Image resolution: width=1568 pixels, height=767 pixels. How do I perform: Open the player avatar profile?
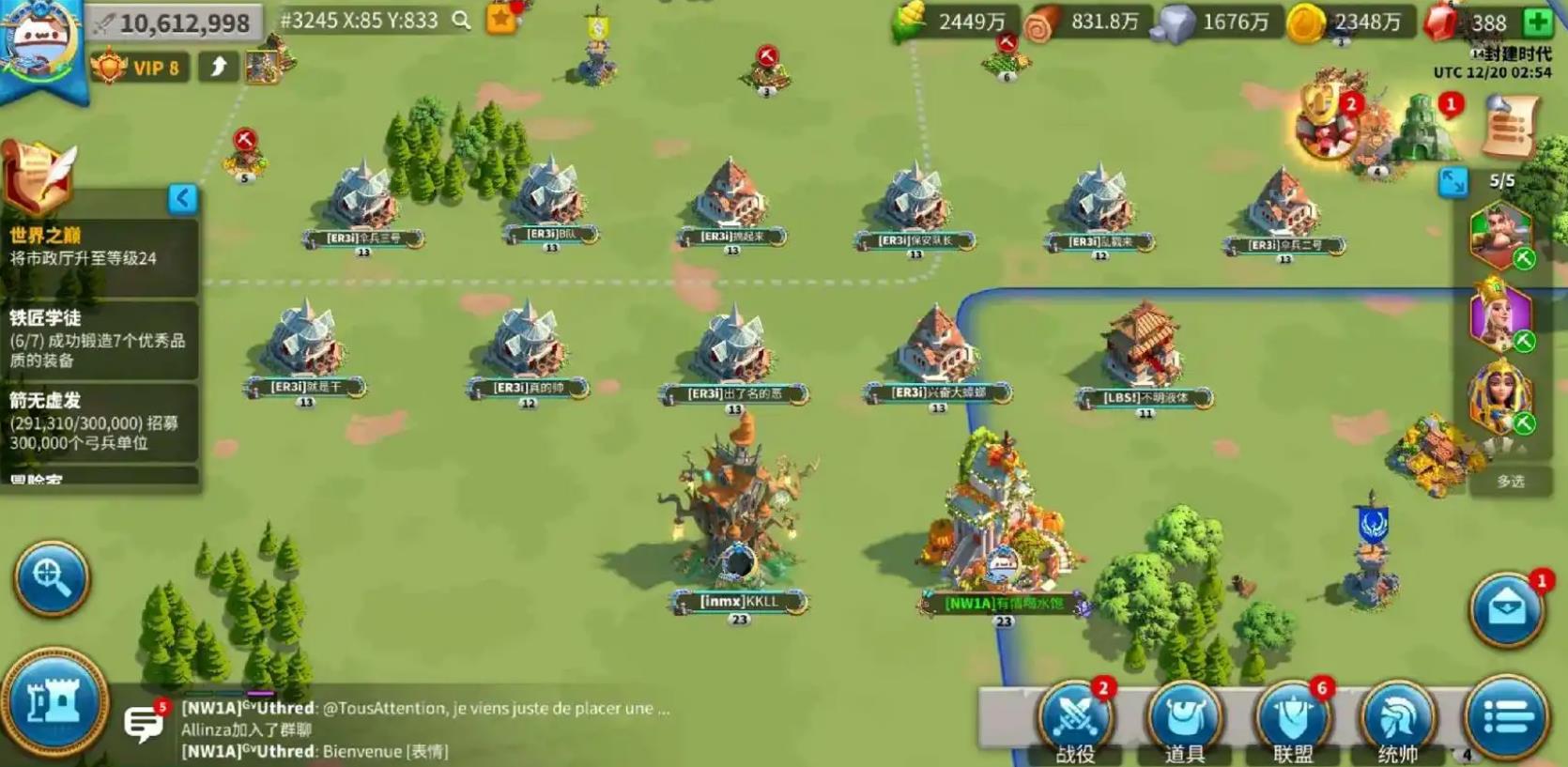tap(39, 42)
